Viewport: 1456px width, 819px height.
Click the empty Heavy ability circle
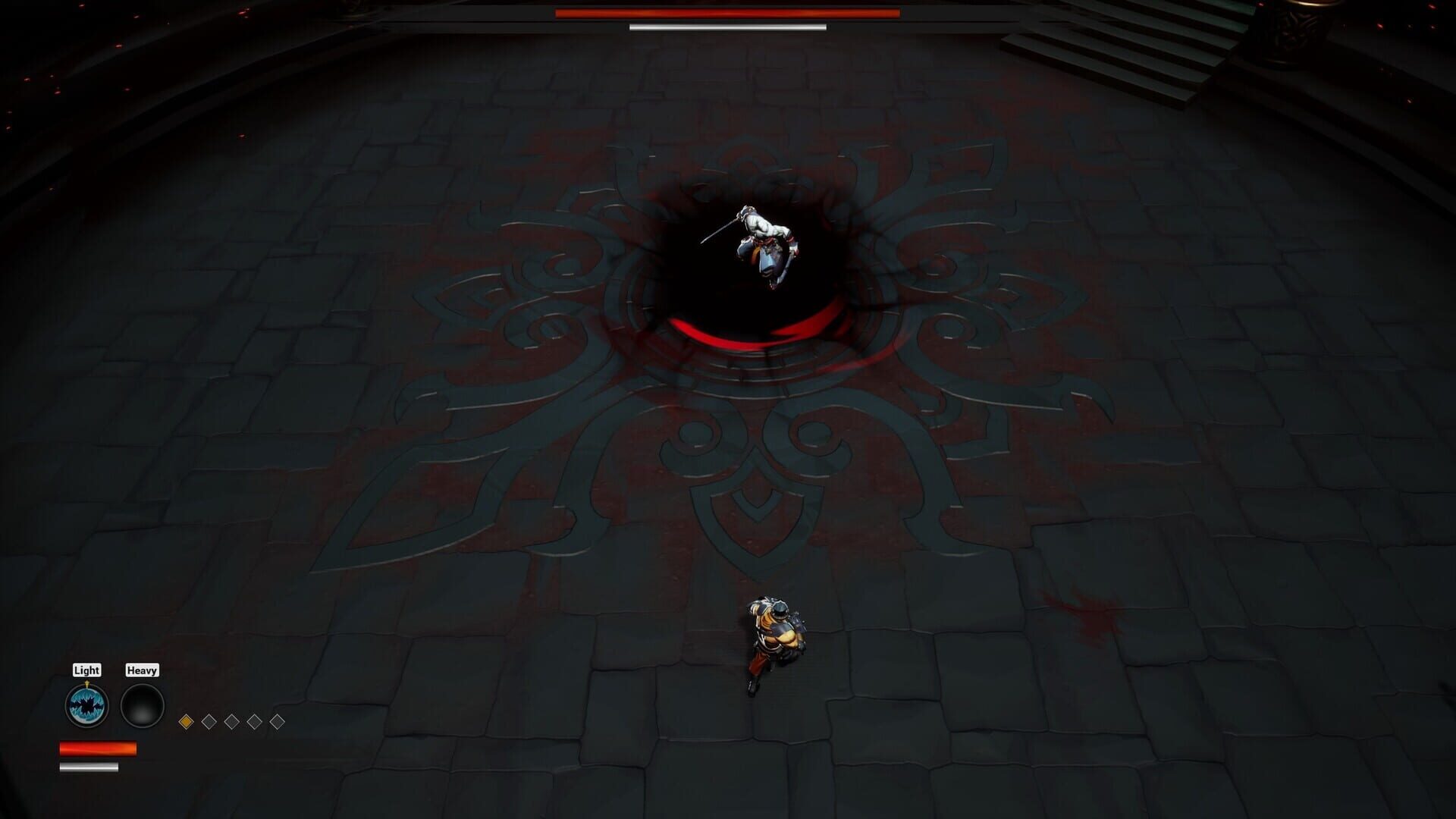(x=143, y=705)
